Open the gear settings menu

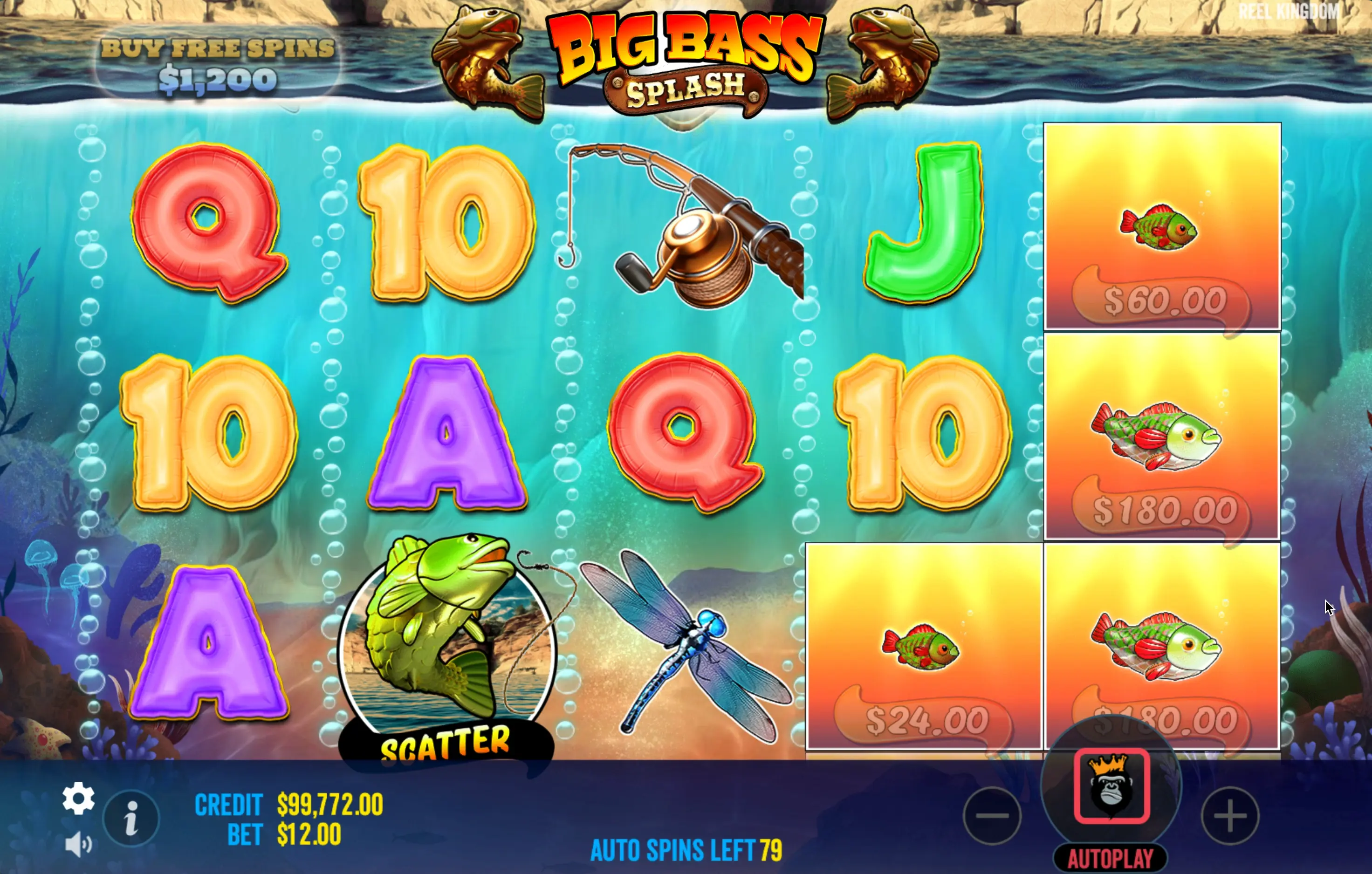pos(78,798)
